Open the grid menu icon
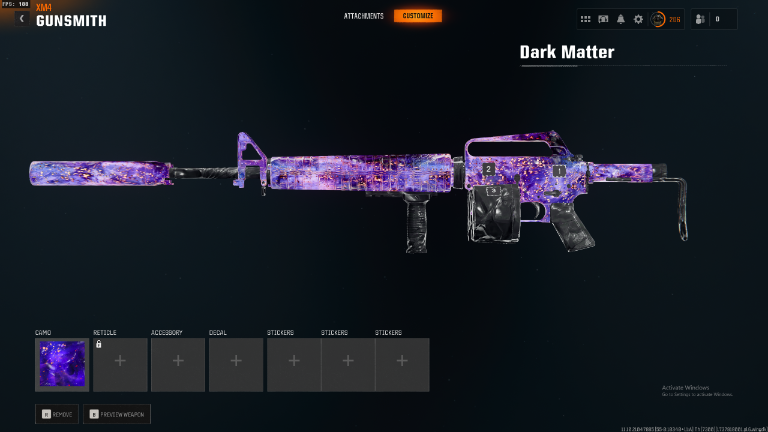This screenshot has width=768, height=432. click(586, 19)
